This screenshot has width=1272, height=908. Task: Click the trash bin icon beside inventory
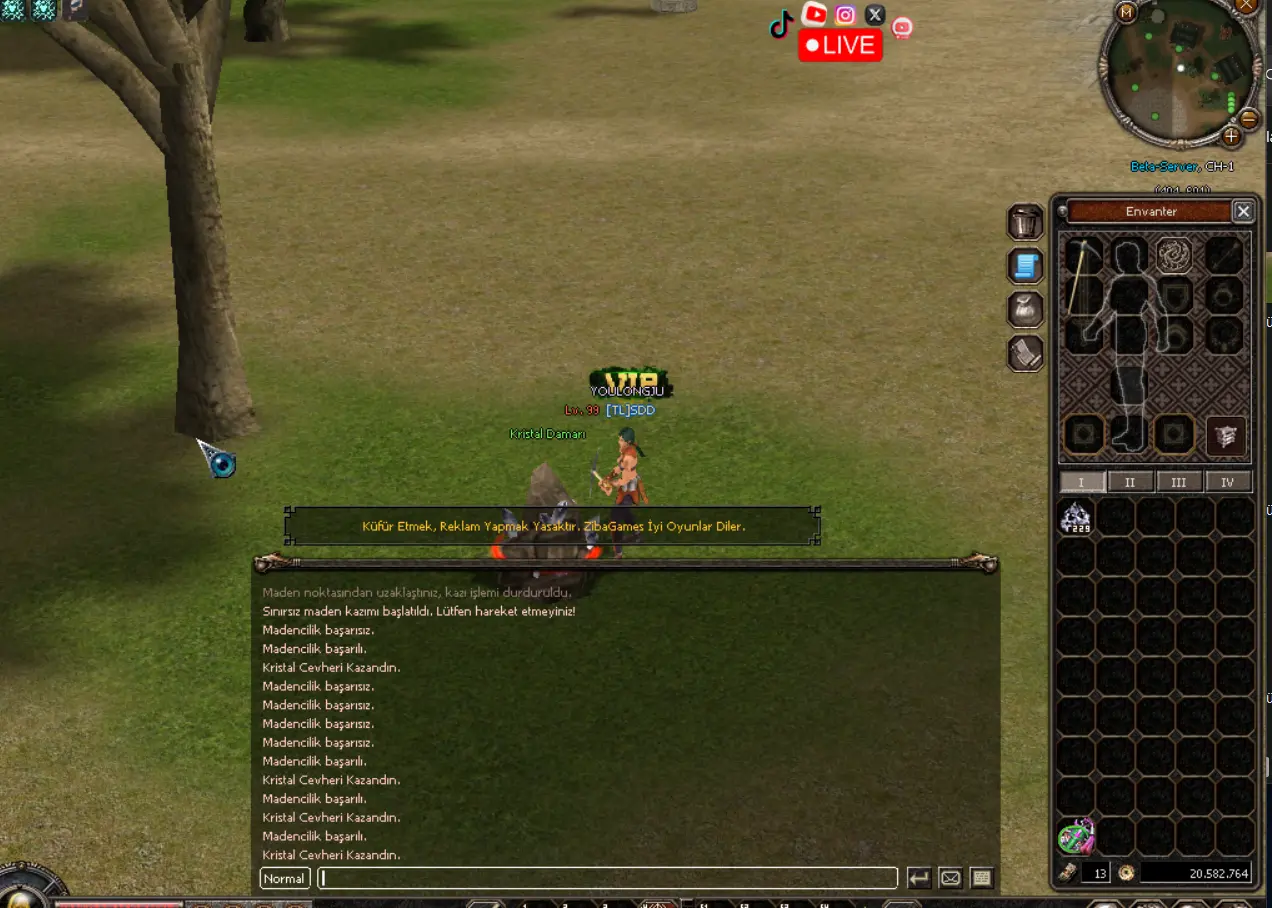point(1025,222)
